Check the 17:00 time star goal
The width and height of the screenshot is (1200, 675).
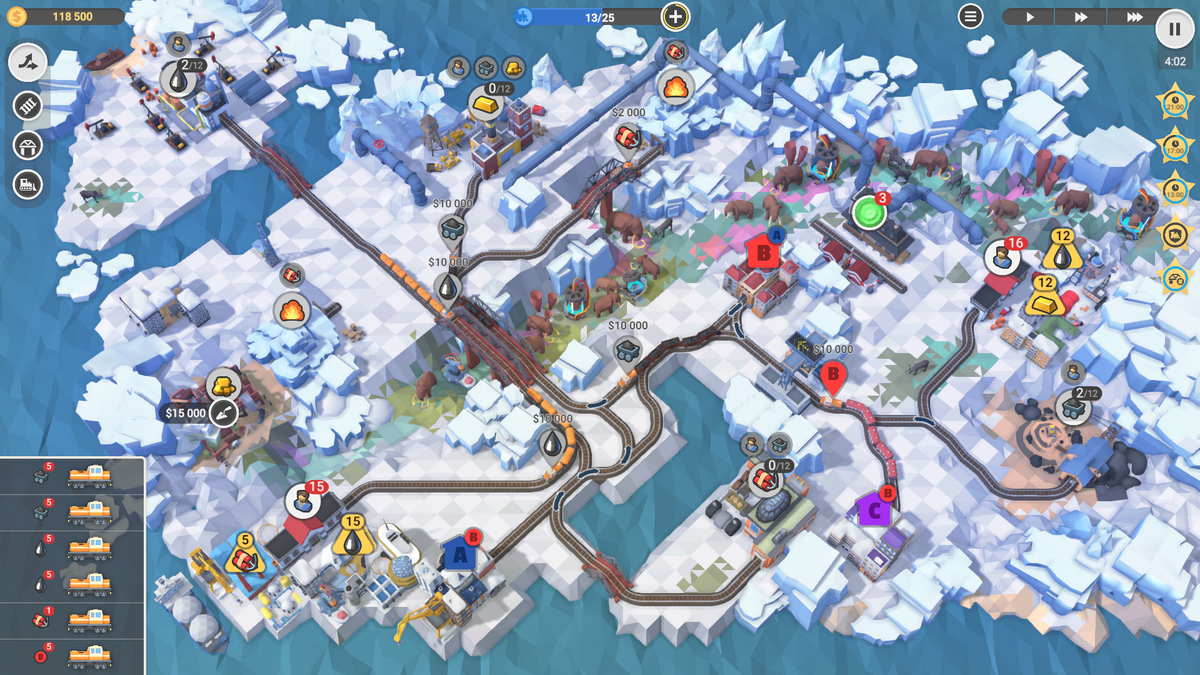[x=1173, y=146]
